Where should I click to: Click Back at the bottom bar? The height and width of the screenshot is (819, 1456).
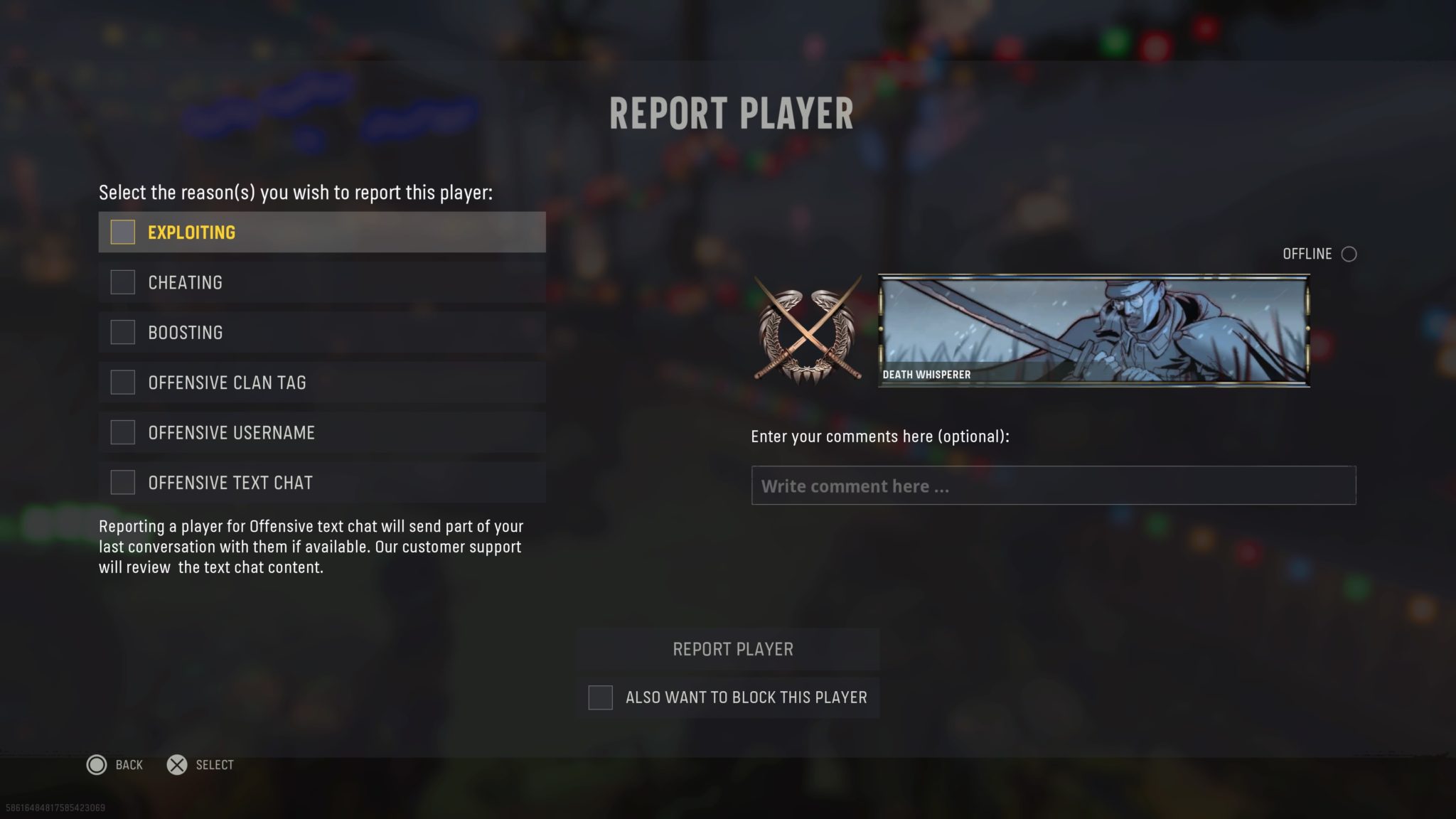pos(128,765)
